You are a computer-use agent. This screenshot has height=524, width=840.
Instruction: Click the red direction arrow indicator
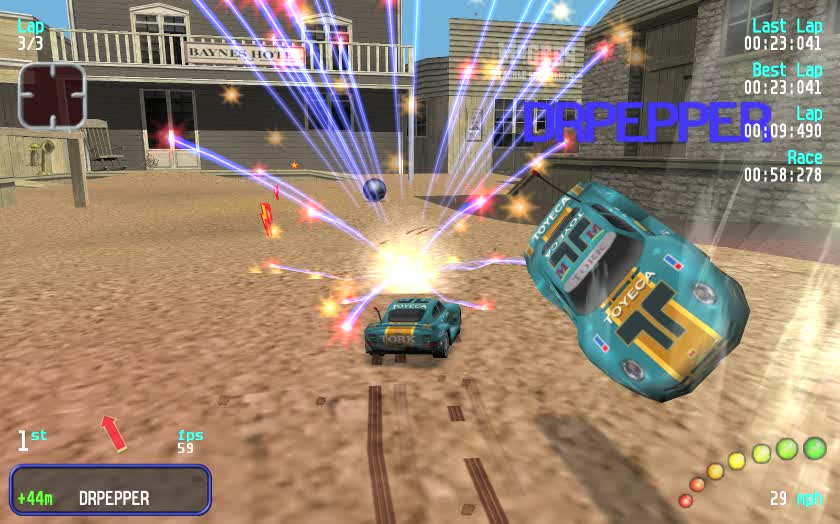click(113, 432)
